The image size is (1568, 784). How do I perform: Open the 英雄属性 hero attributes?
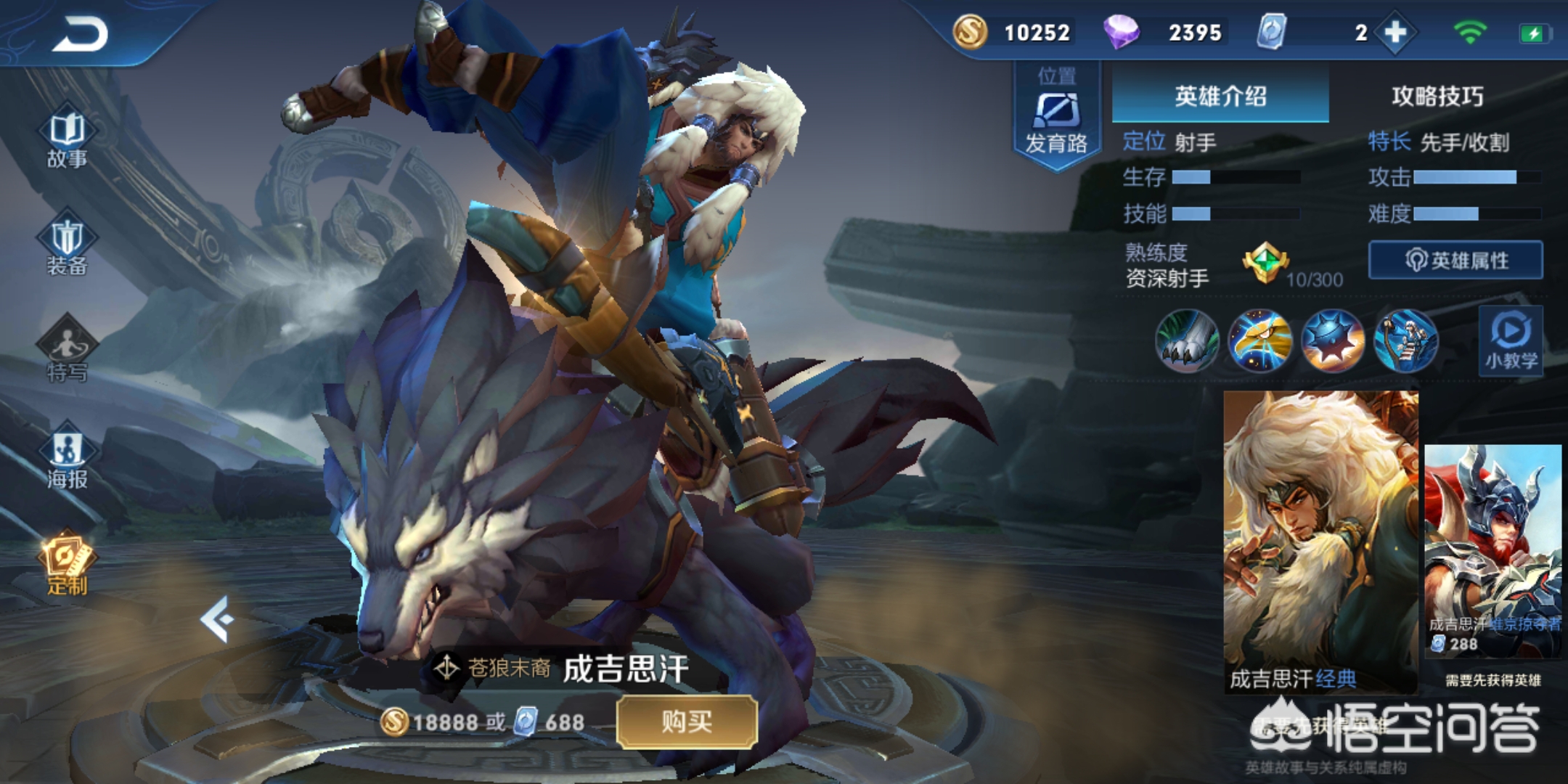(1455, 260)
